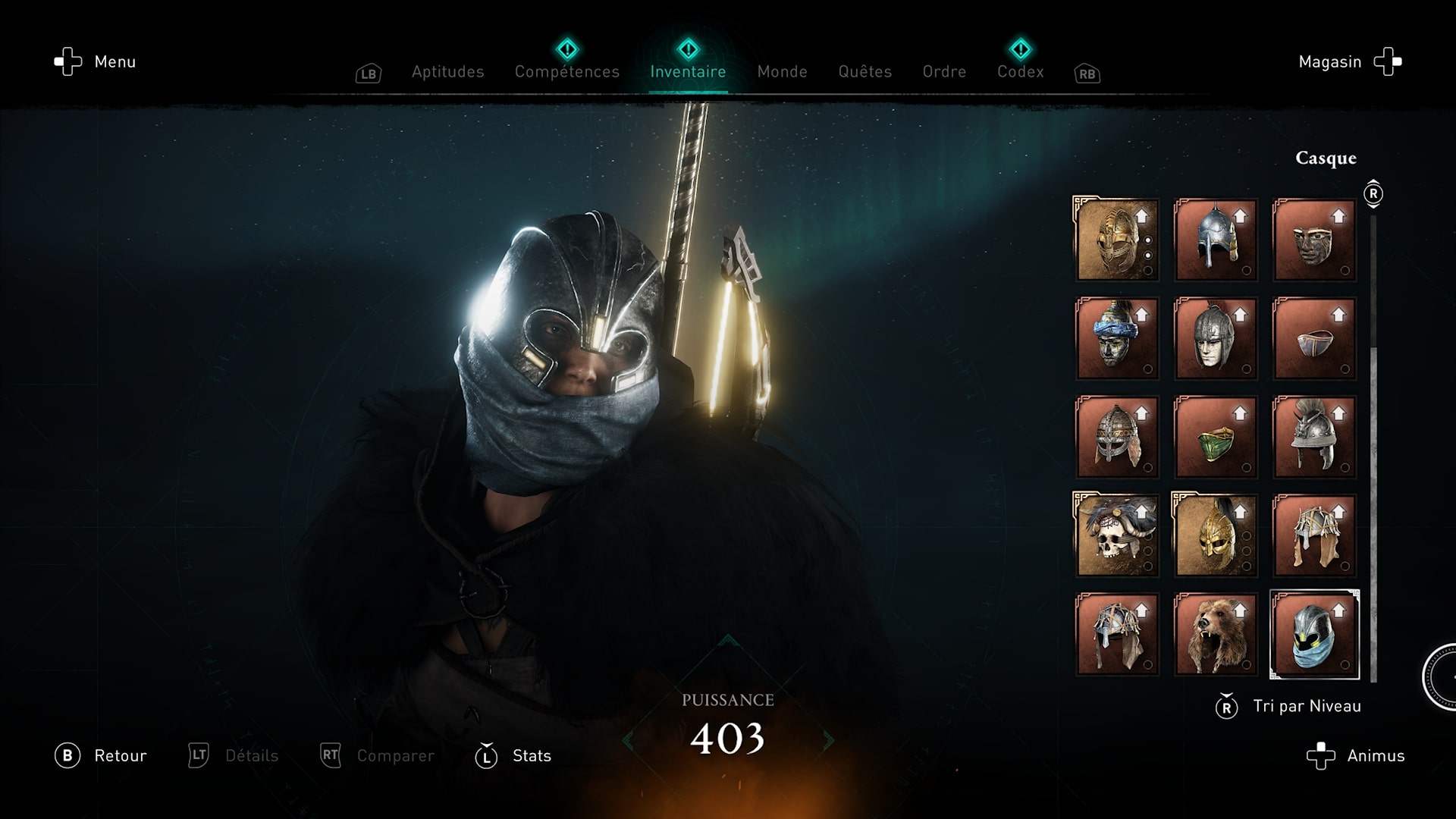The image size is (1456, 819).
Task: Select the horned skull headdress
Action: (x=1117, y=535)
